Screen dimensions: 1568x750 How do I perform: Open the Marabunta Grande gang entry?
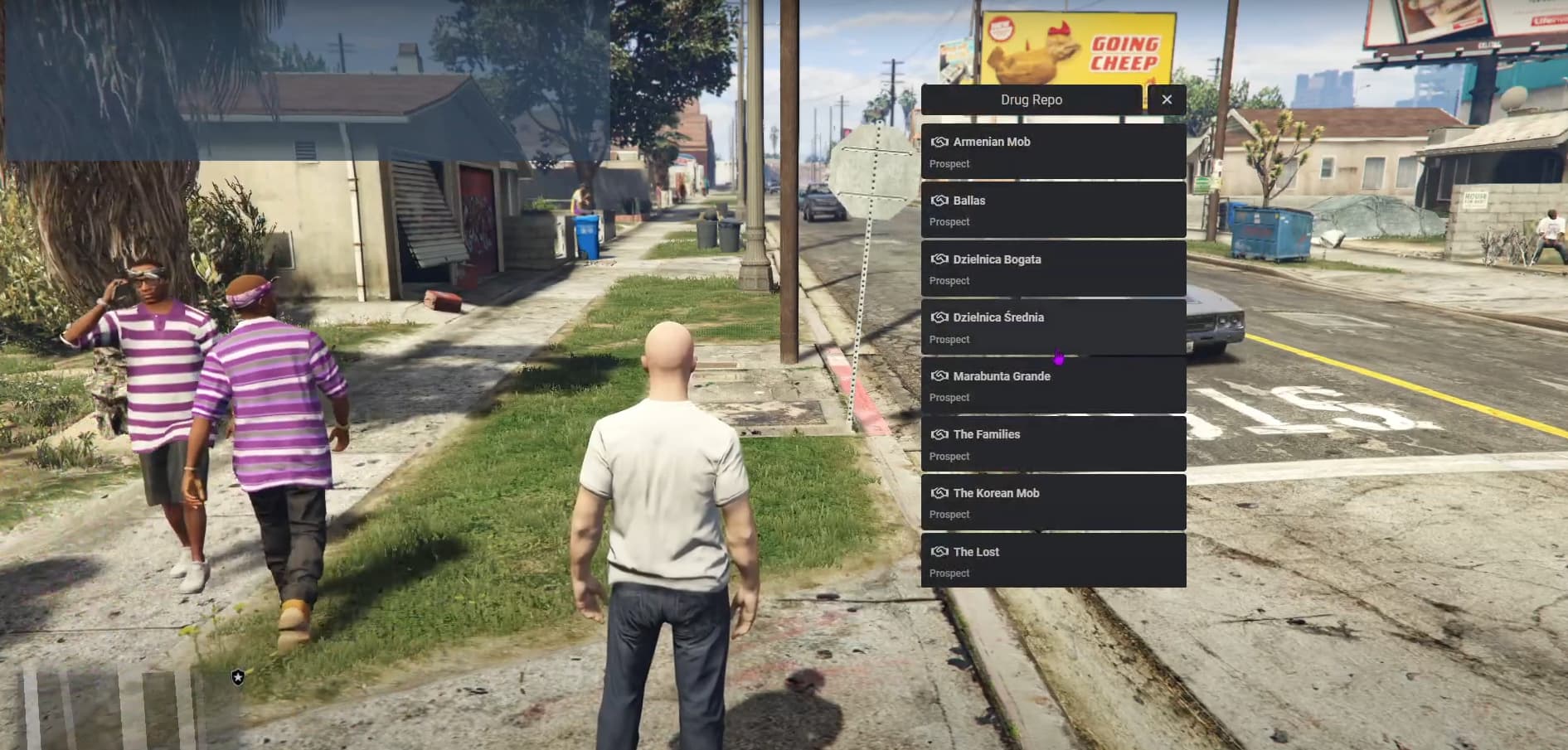pyautogui.click(x=1053, y=385)
